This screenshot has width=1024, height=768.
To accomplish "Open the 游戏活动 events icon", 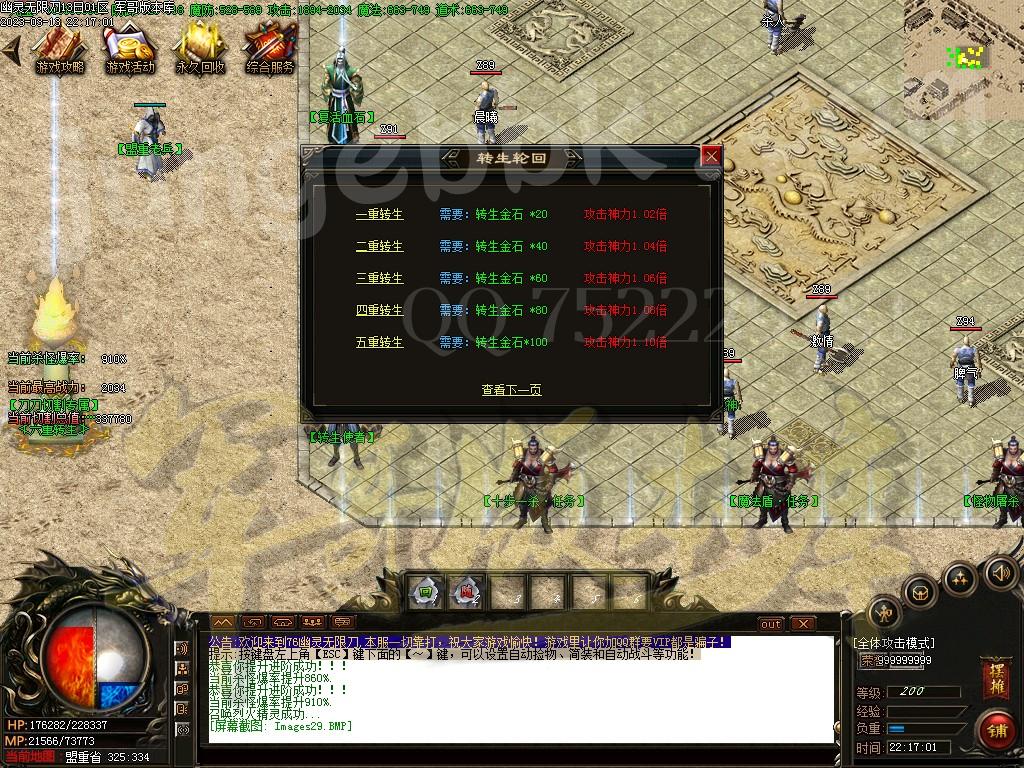I will coord(130,48).
